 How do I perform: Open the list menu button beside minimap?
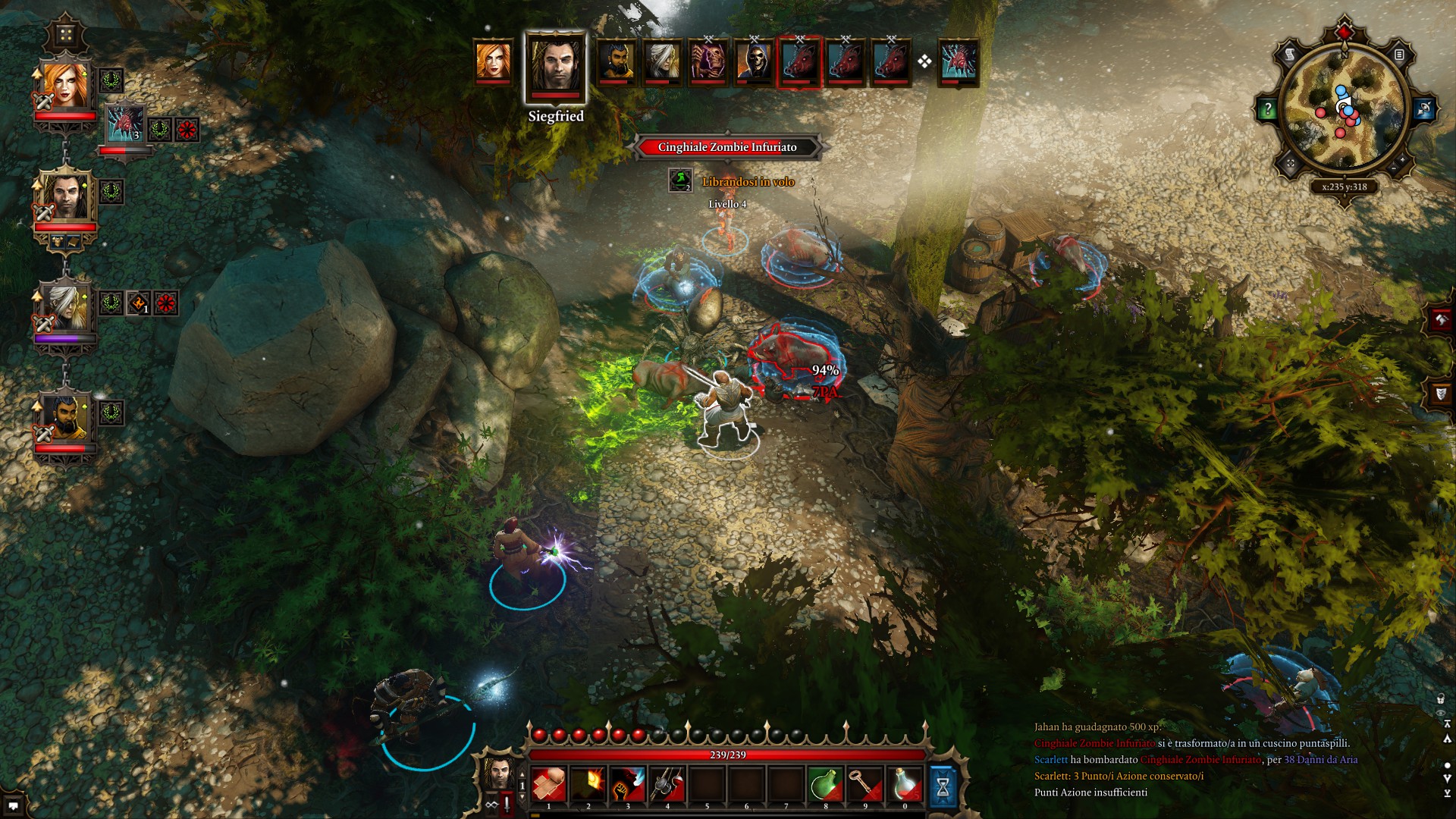tap(1399, 55)
